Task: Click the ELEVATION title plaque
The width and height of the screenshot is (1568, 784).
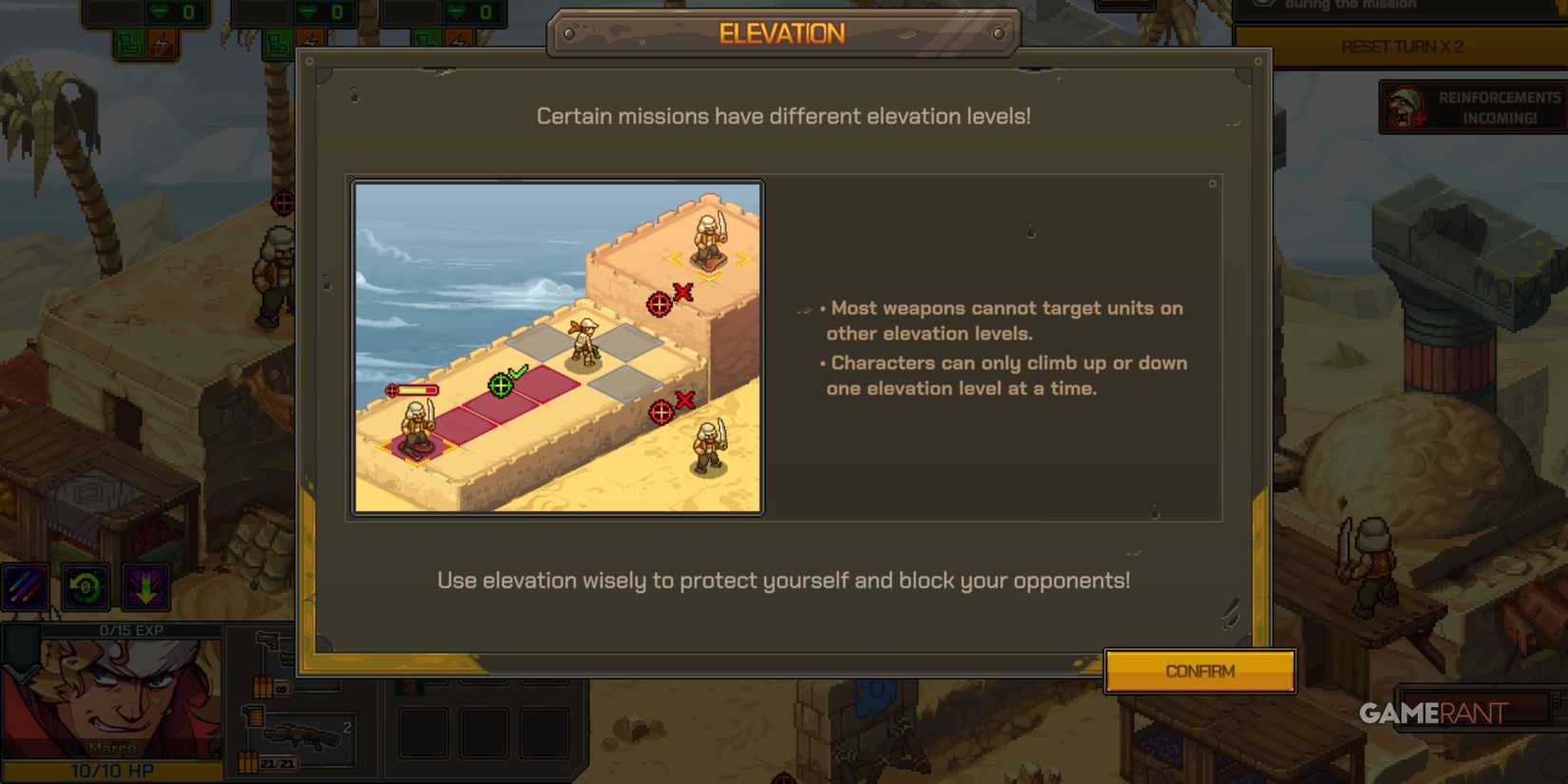Action: tap(781, 33)
